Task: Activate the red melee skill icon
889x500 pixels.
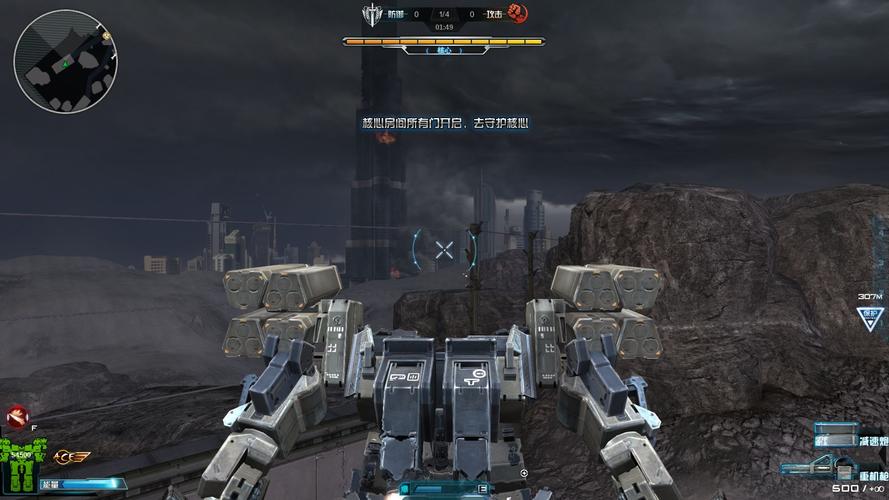Action: [x=14, y=417]
